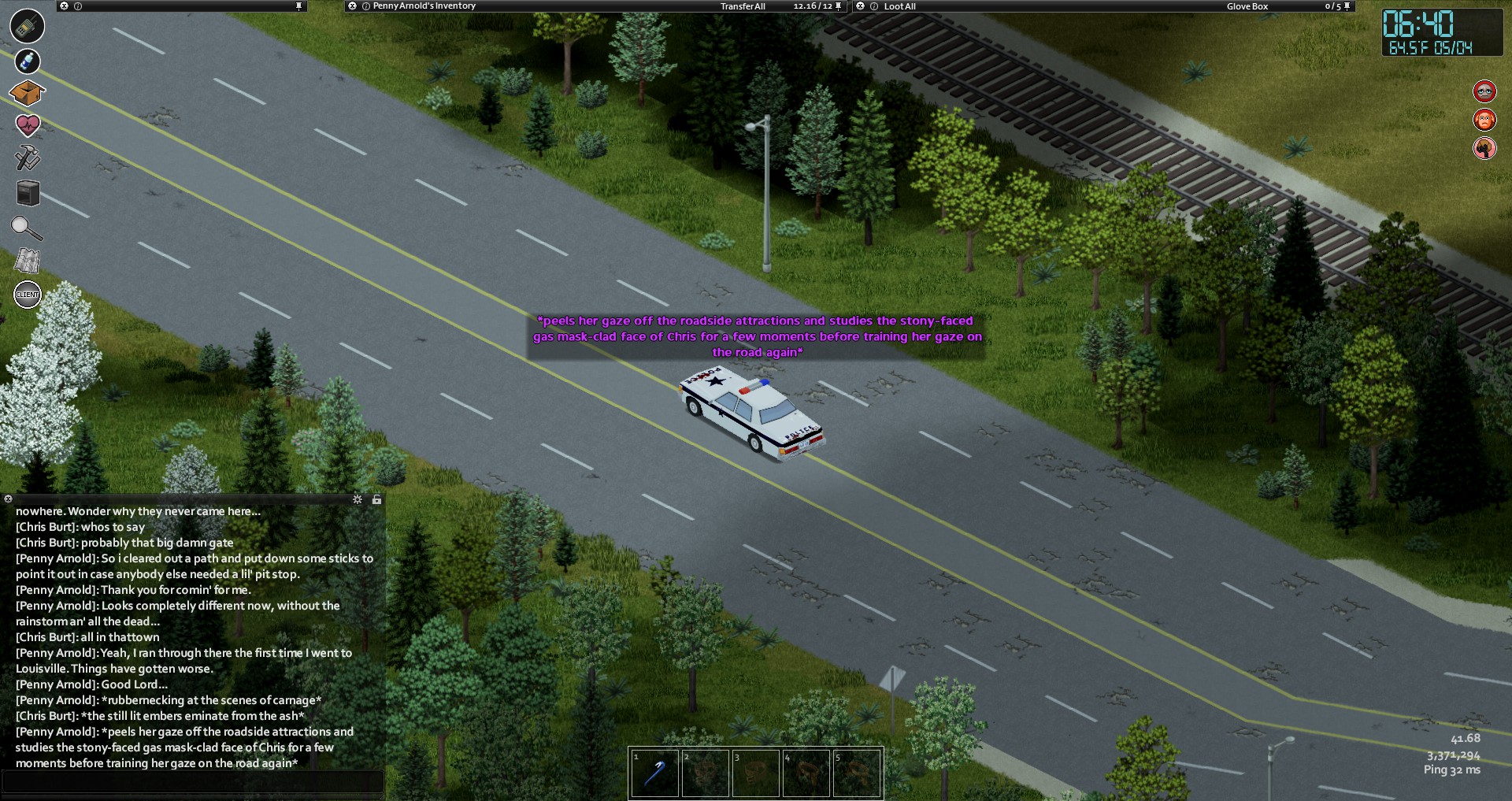
Task: Select hotbar slot 1 with blue crowbar
Action: 654,773
